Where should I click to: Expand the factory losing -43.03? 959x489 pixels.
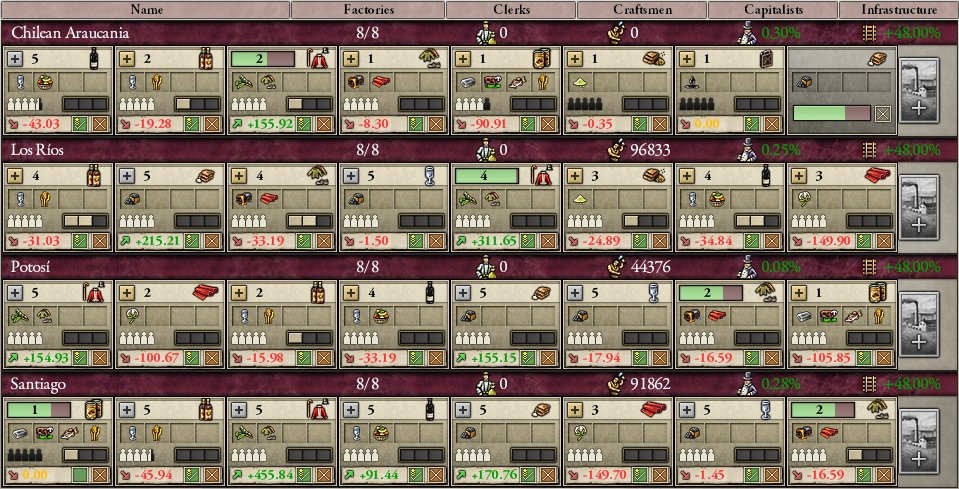[15, 59]
